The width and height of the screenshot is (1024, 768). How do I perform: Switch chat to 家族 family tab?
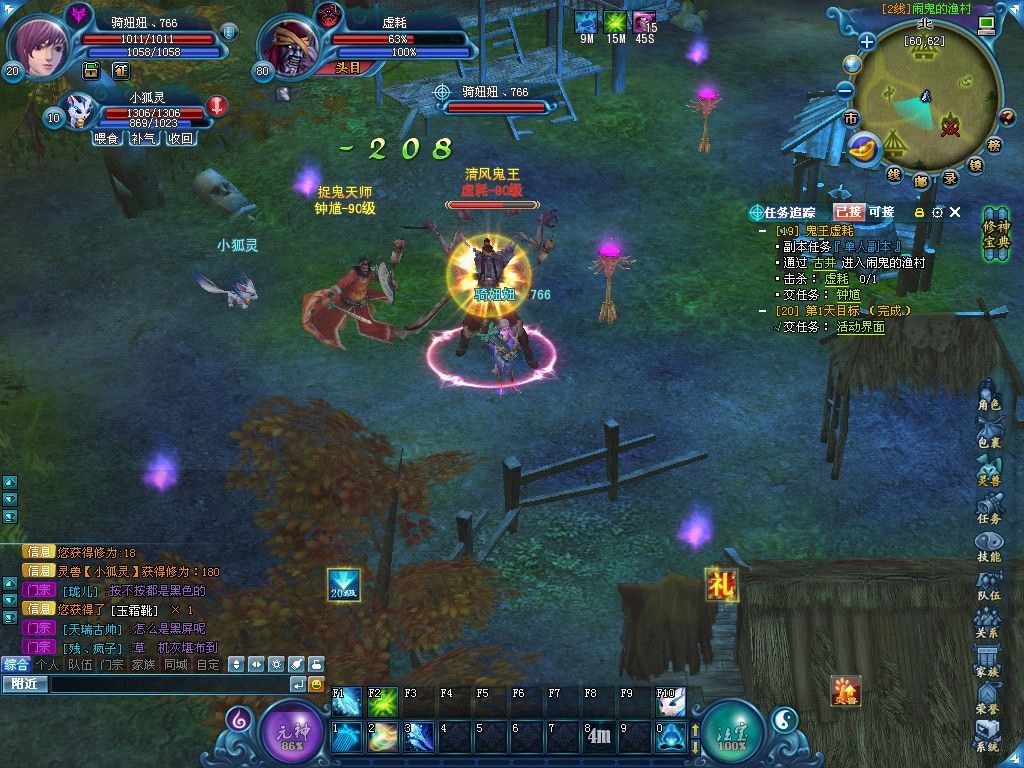pyautogui.click(x=144, y=664)
